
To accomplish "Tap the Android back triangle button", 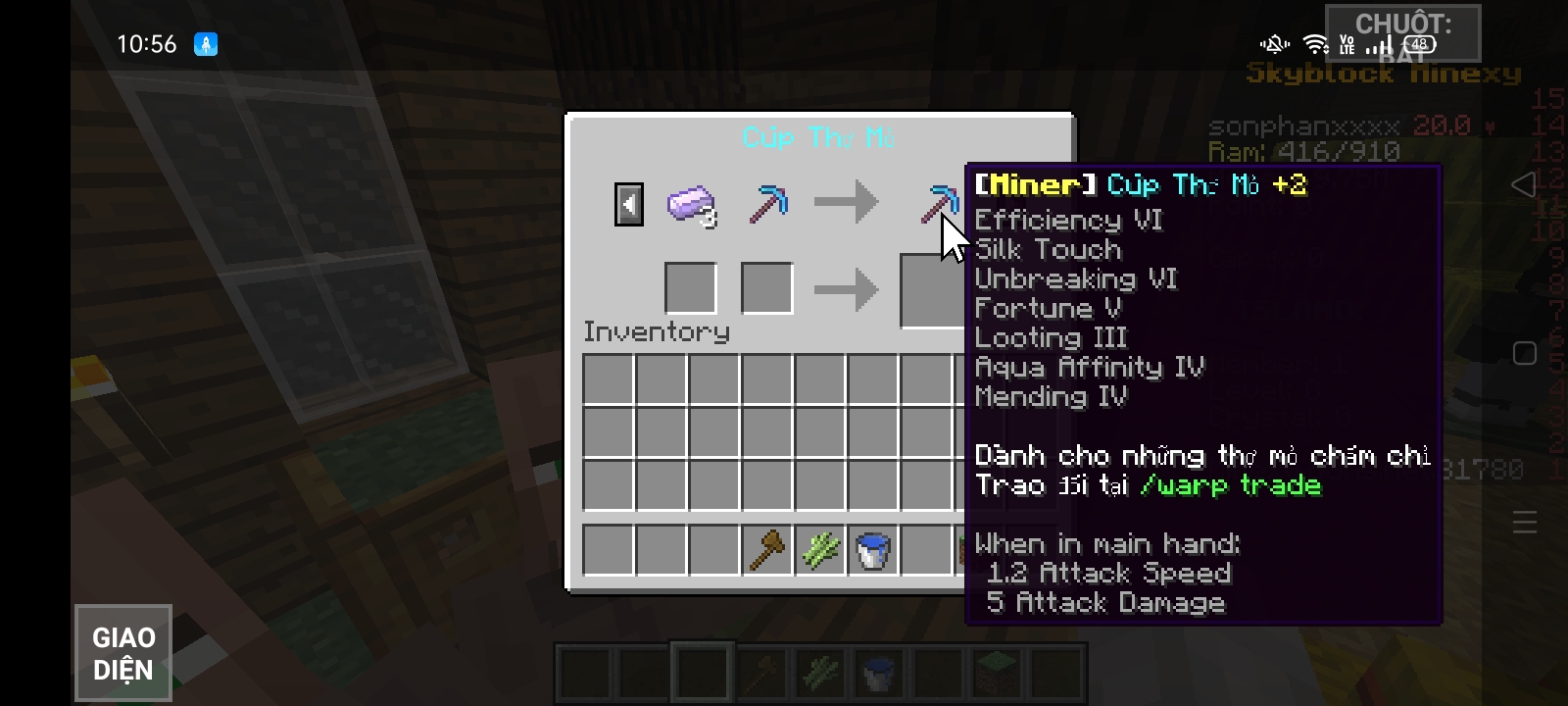I will pyautogui.click(x=1523, y=184).
